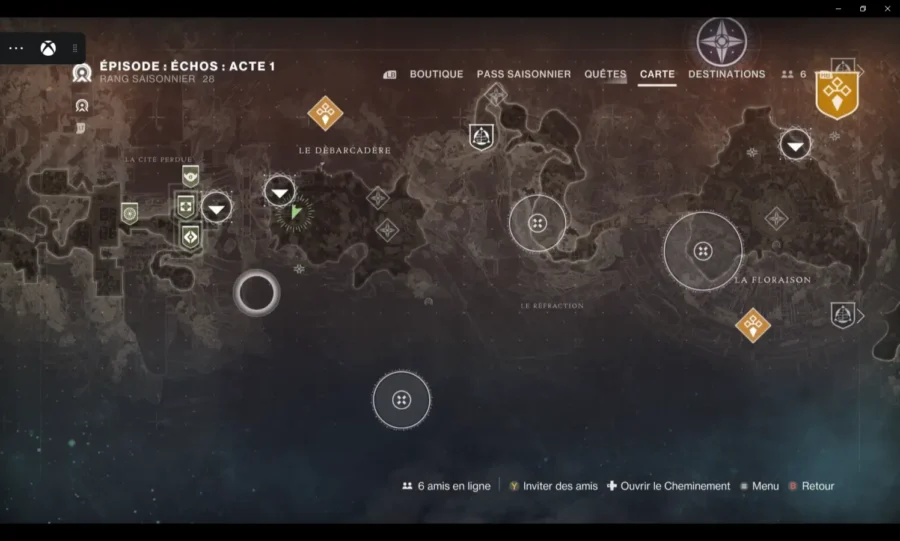
Task: Click the Épisode : Échos : Acte 1 header
Action: coord(187,67)
